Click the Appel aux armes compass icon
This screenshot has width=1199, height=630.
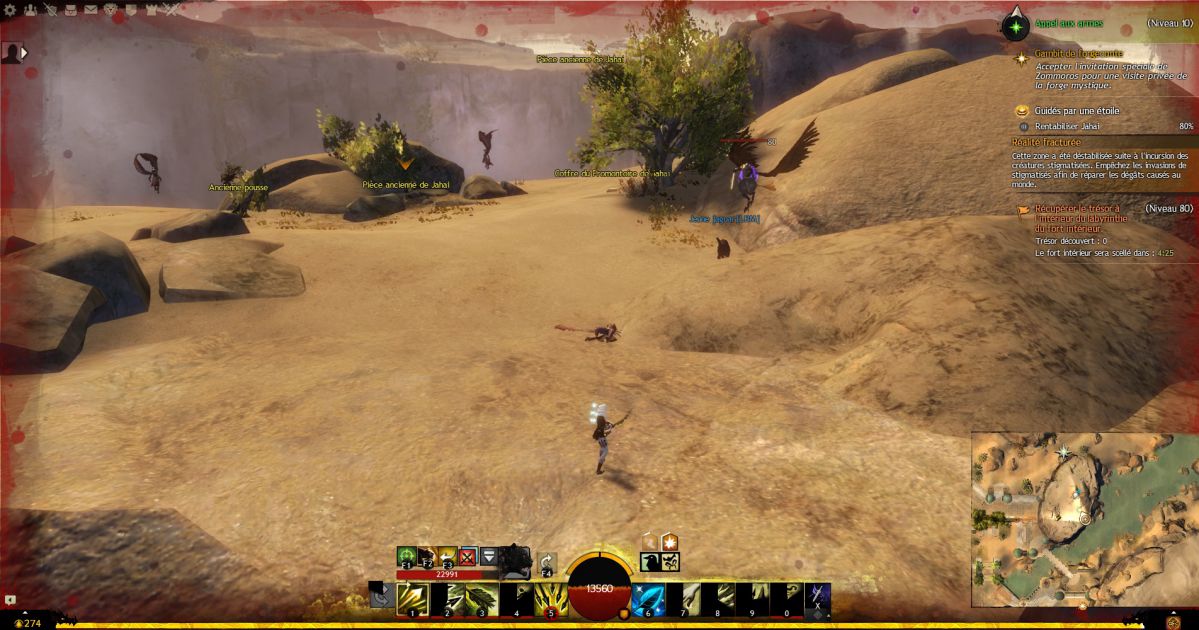(x=1016, y=24)
